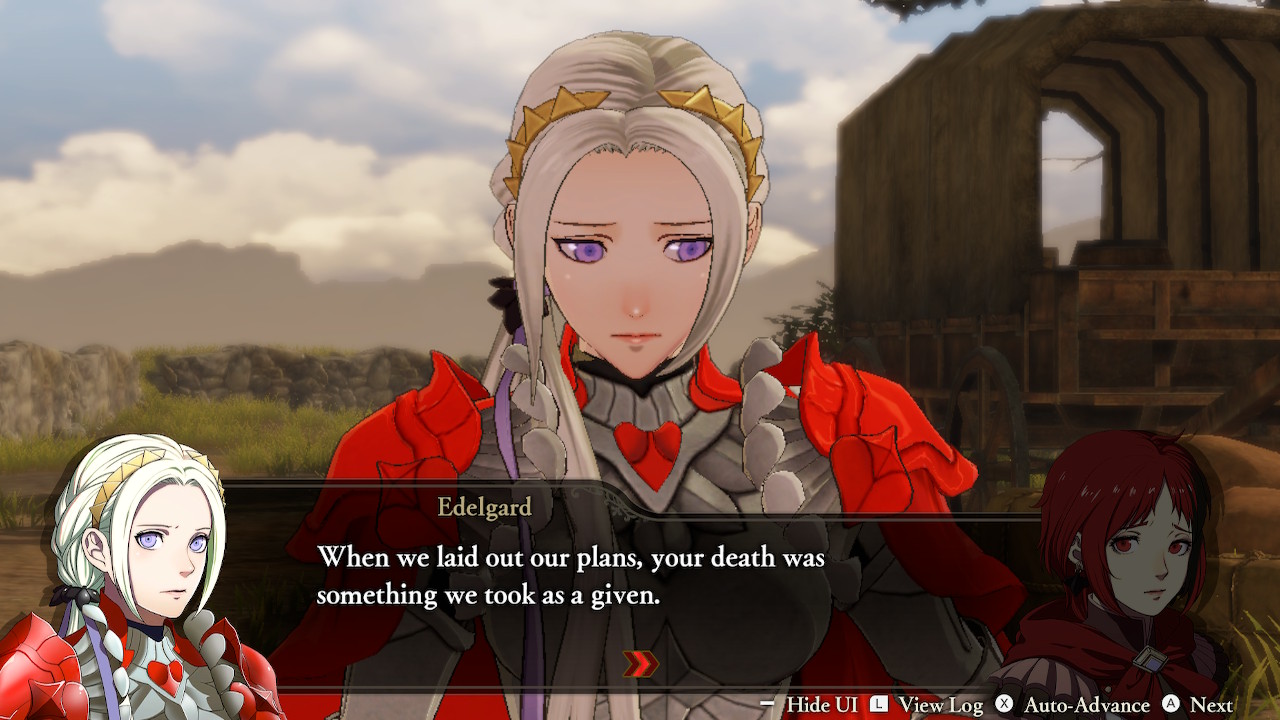Viewport: 1280px width, 720px height.
Task: Advance dialogue with the Next chevron
Action: tap(1213, 705)
